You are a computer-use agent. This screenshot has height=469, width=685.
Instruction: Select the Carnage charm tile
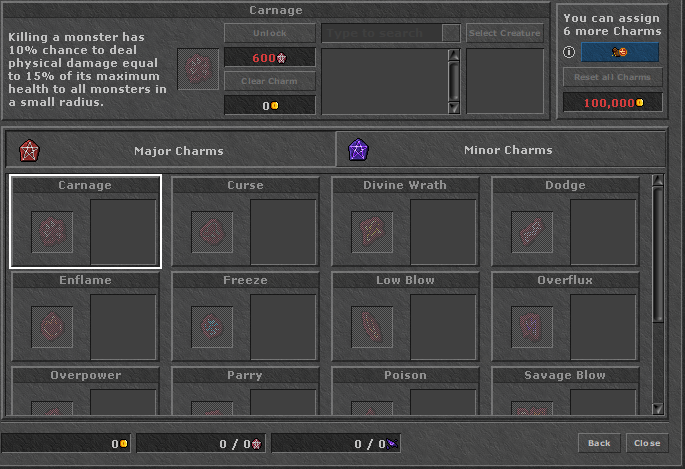tap(85, 222)
